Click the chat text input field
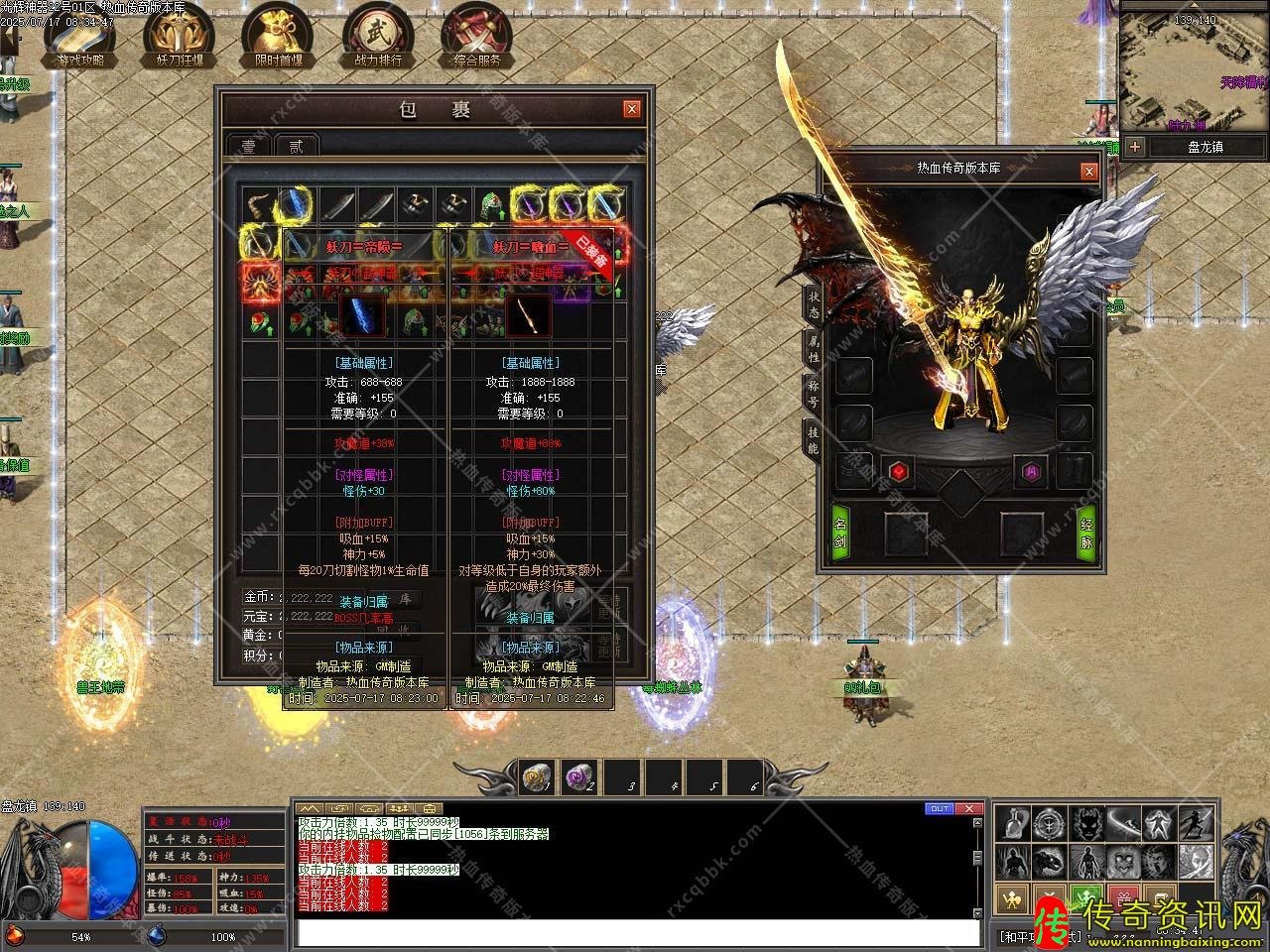This screenshot has width=1270, height=952. coord(637,932)
